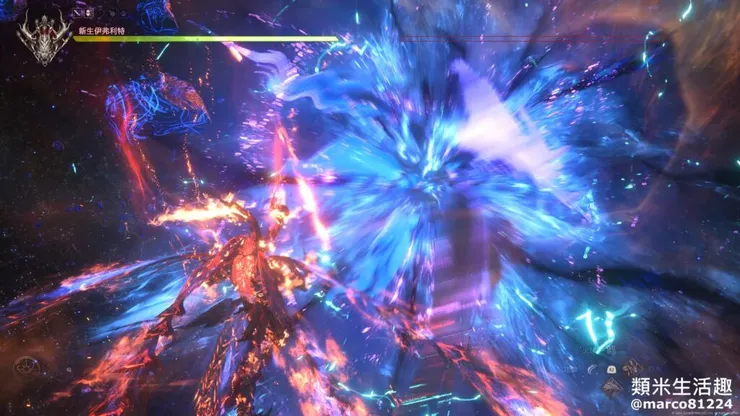Click the wing-shaped icon in the ability cluster
Screen dimensions: 740x416
592,369
